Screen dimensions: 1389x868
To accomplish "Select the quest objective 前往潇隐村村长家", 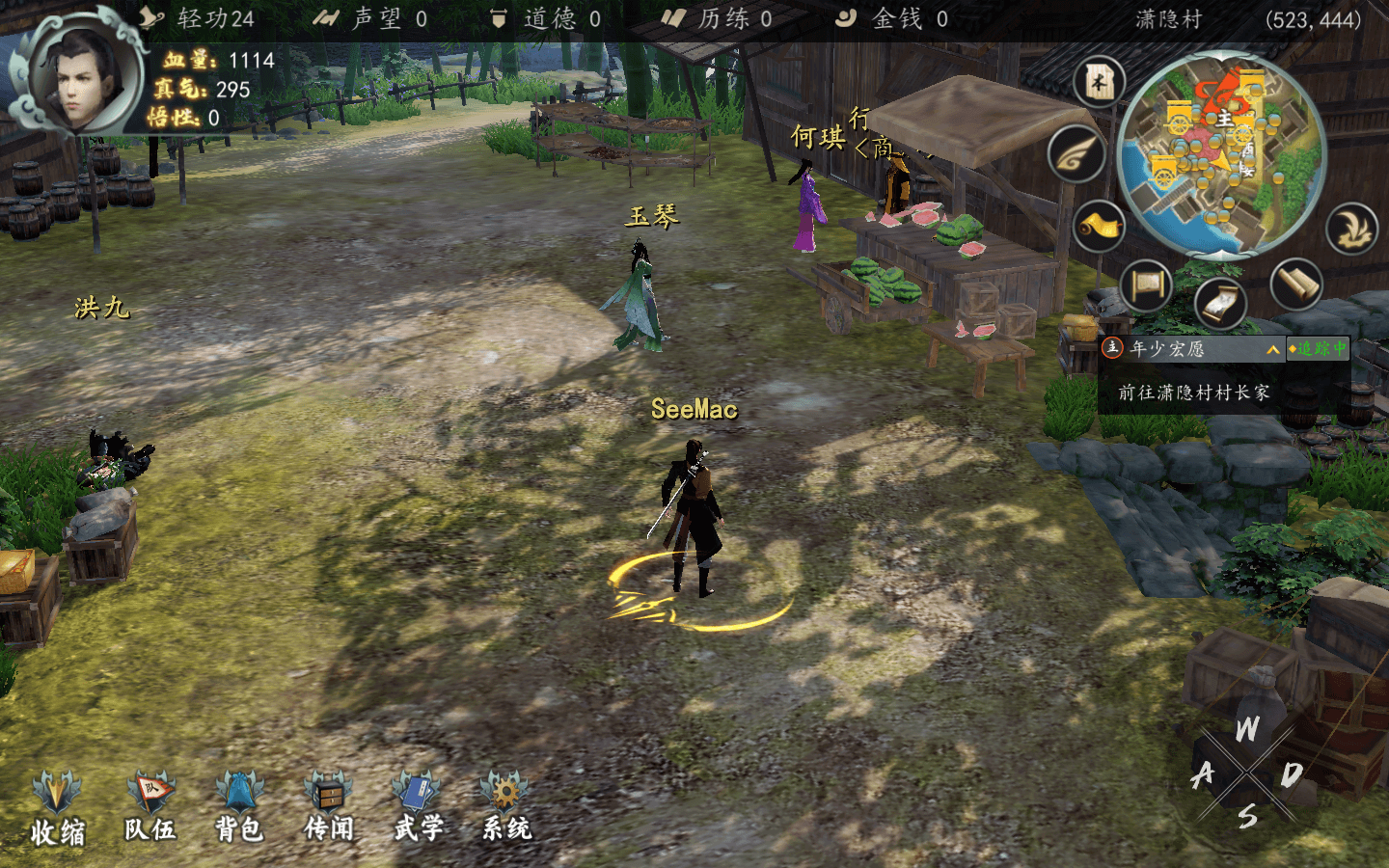I will click(1193, 393).
